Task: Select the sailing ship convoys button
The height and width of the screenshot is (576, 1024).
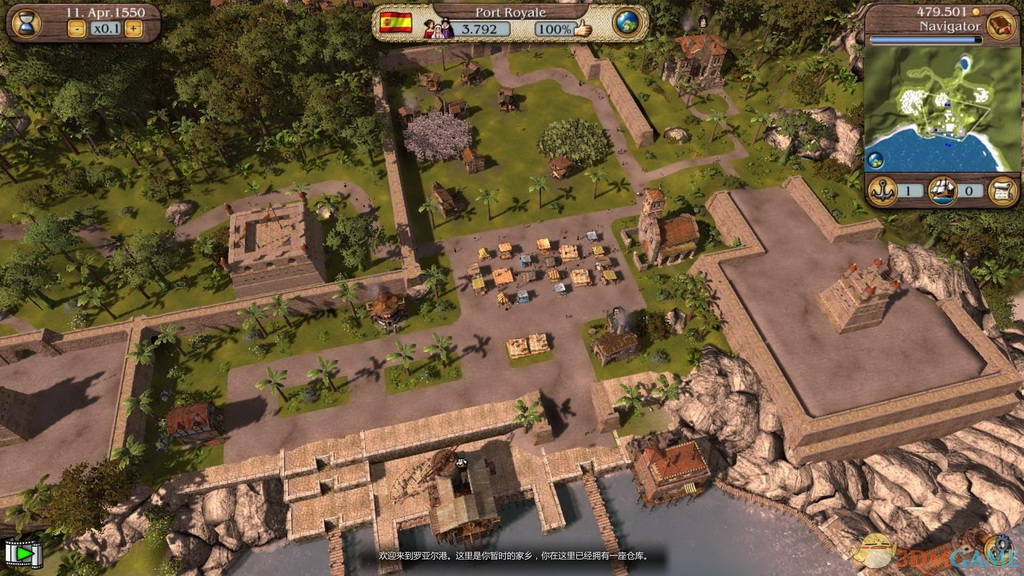Action: coord(942,190)
